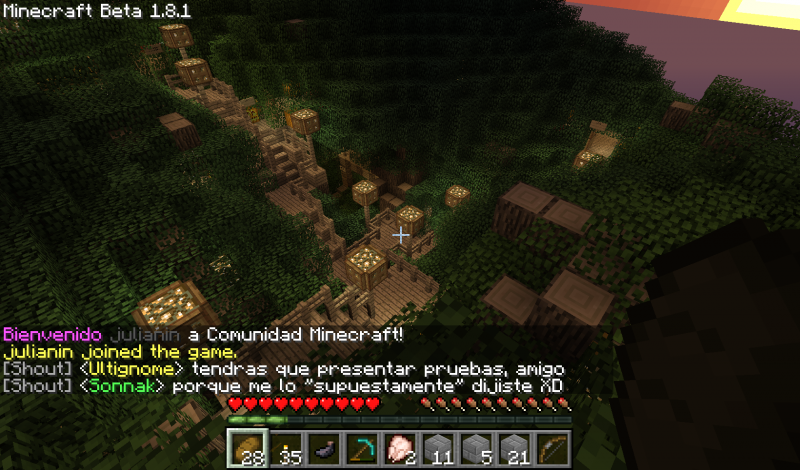
Task: Equip the diamond pickaxe from the hotbar
Action: (362, 448)
